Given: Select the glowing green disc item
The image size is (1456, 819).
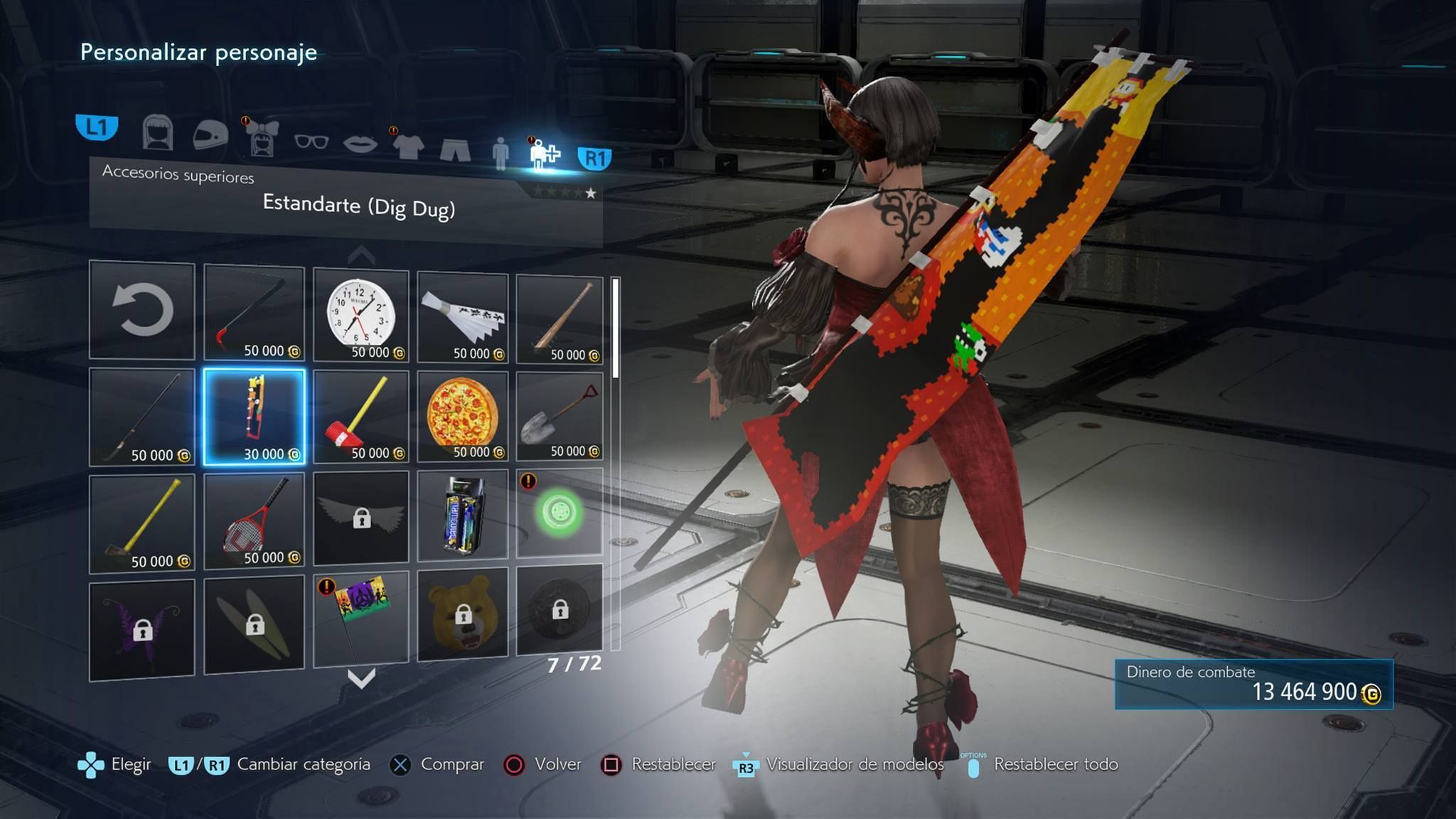Looking at the screenshot, I should pos(560,513).
